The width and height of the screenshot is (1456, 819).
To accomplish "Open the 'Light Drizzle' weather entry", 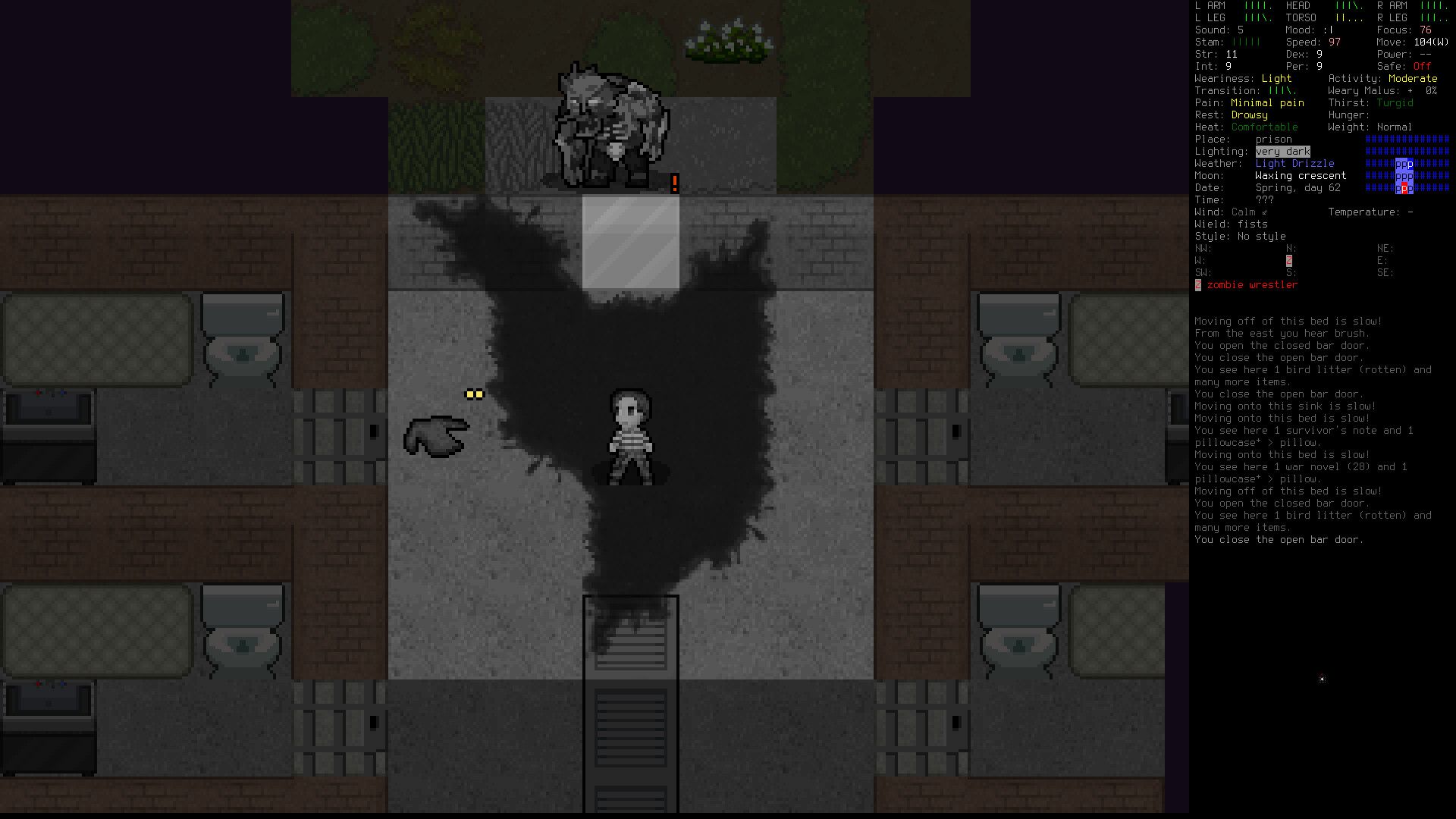I will click(x=1297, y=163).
